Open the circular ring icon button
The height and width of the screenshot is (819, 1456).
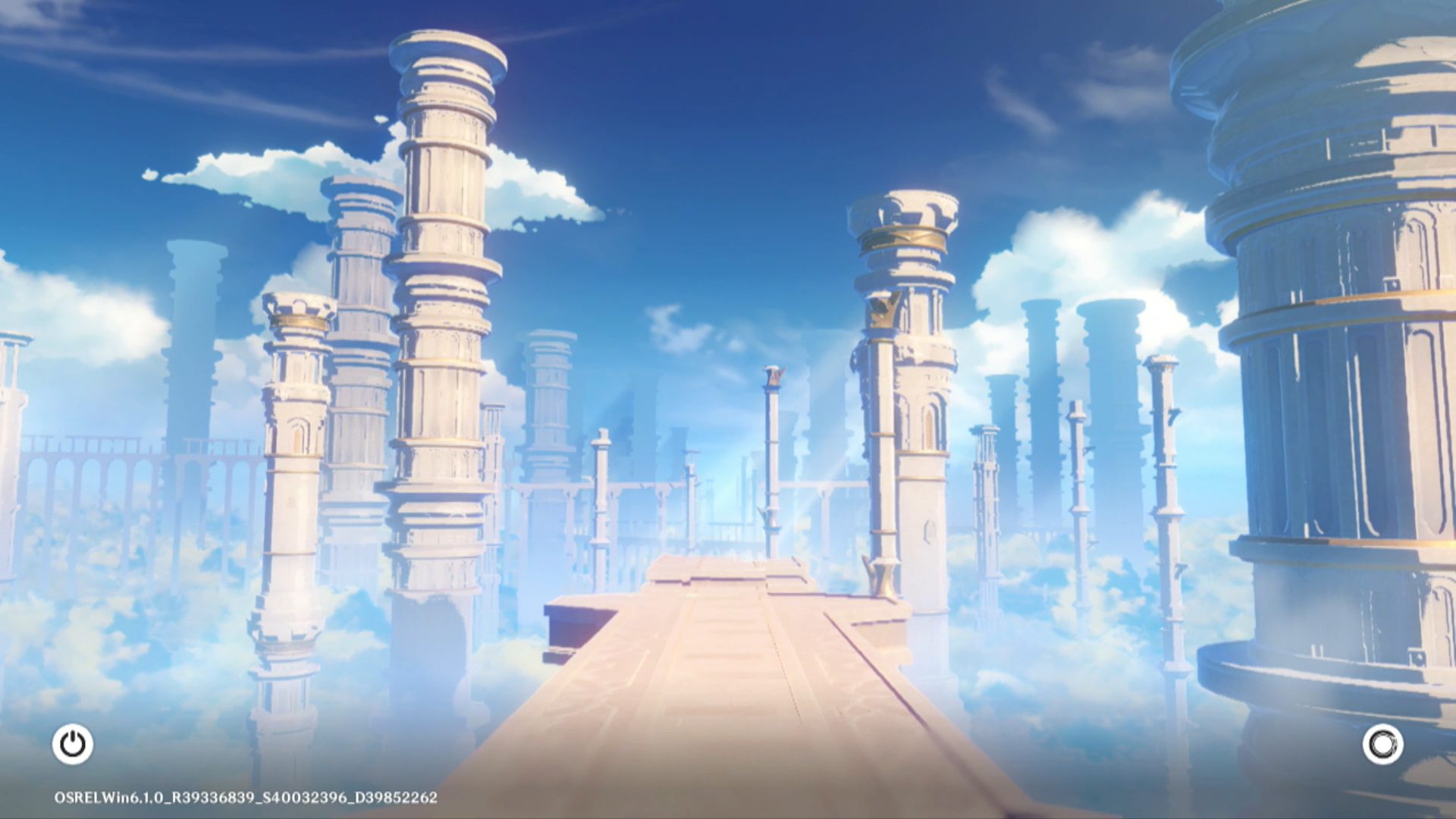(1382, 744)
